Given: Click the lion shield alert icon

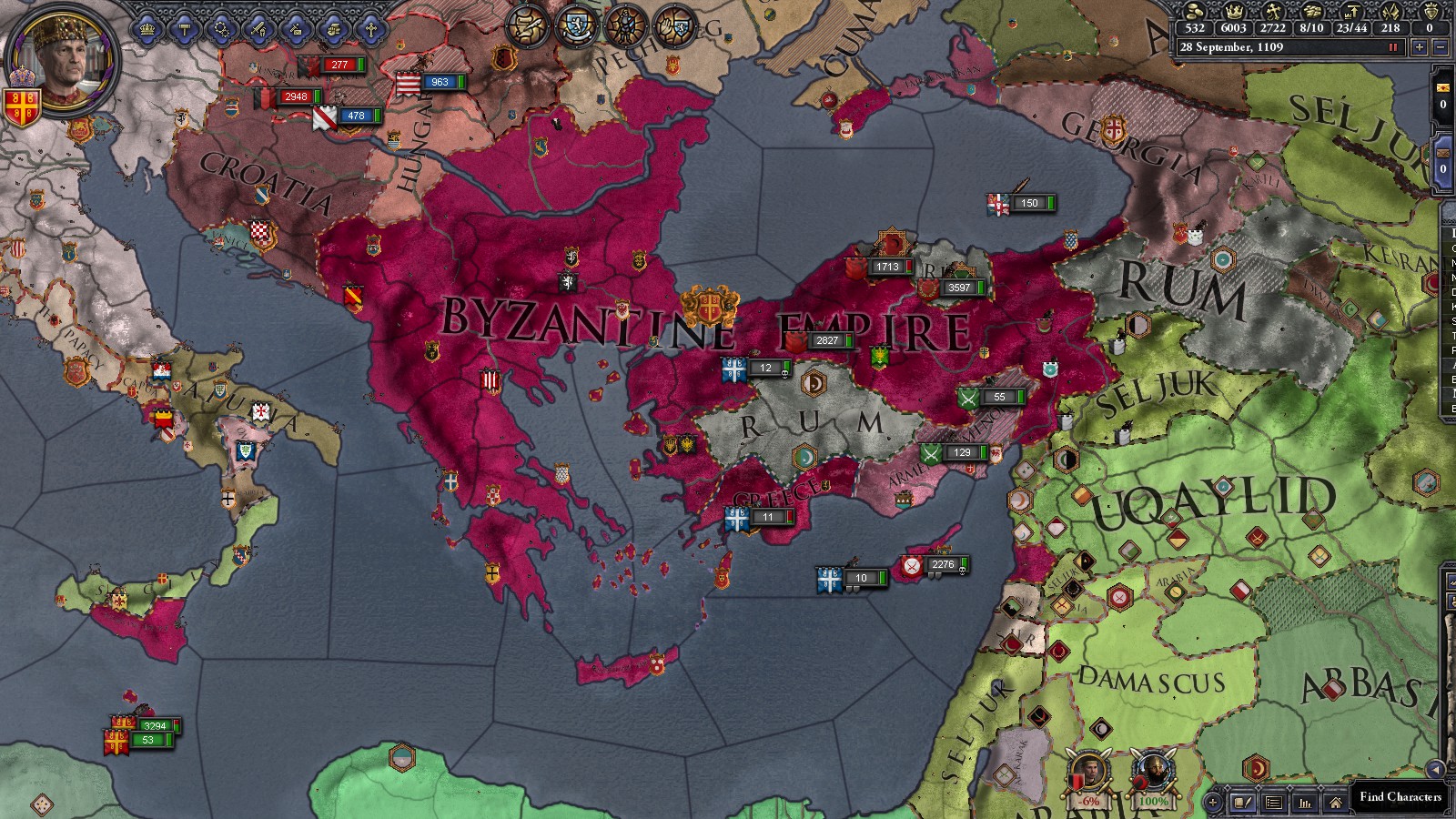Looking at the screenshot, I should (x=577, y=25).
